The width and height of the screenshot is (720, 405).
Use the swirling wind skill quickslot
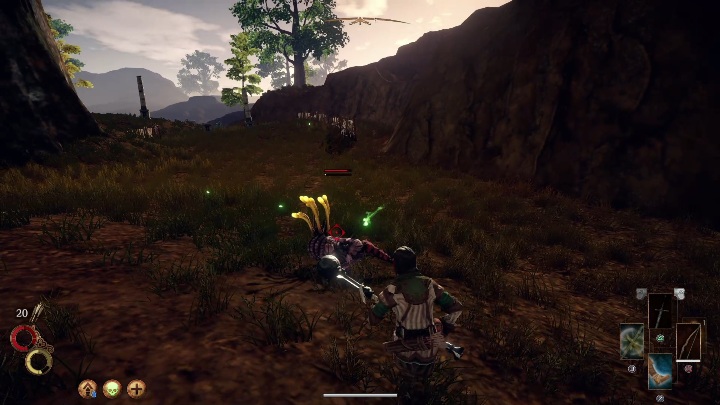632,342
